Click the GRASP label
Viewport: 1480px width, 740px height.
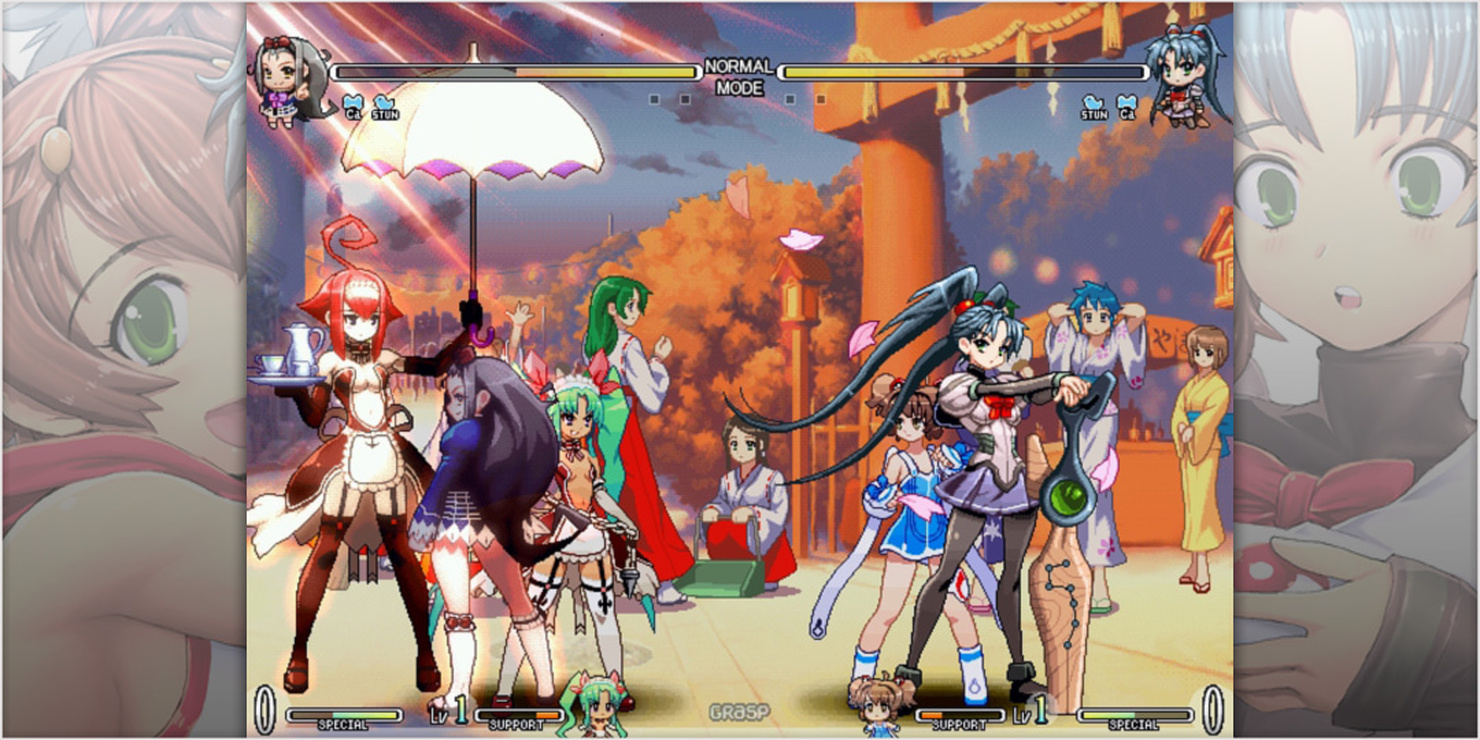pos(739,712)
